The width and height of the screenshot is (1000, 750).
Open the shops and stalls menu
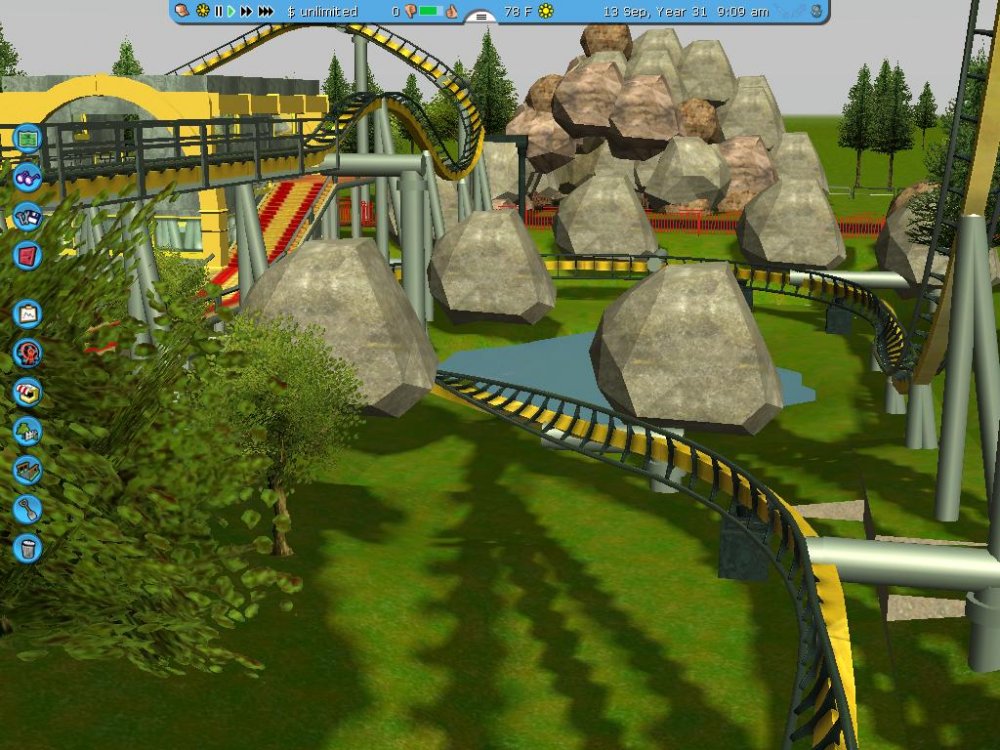click(28, 392)
